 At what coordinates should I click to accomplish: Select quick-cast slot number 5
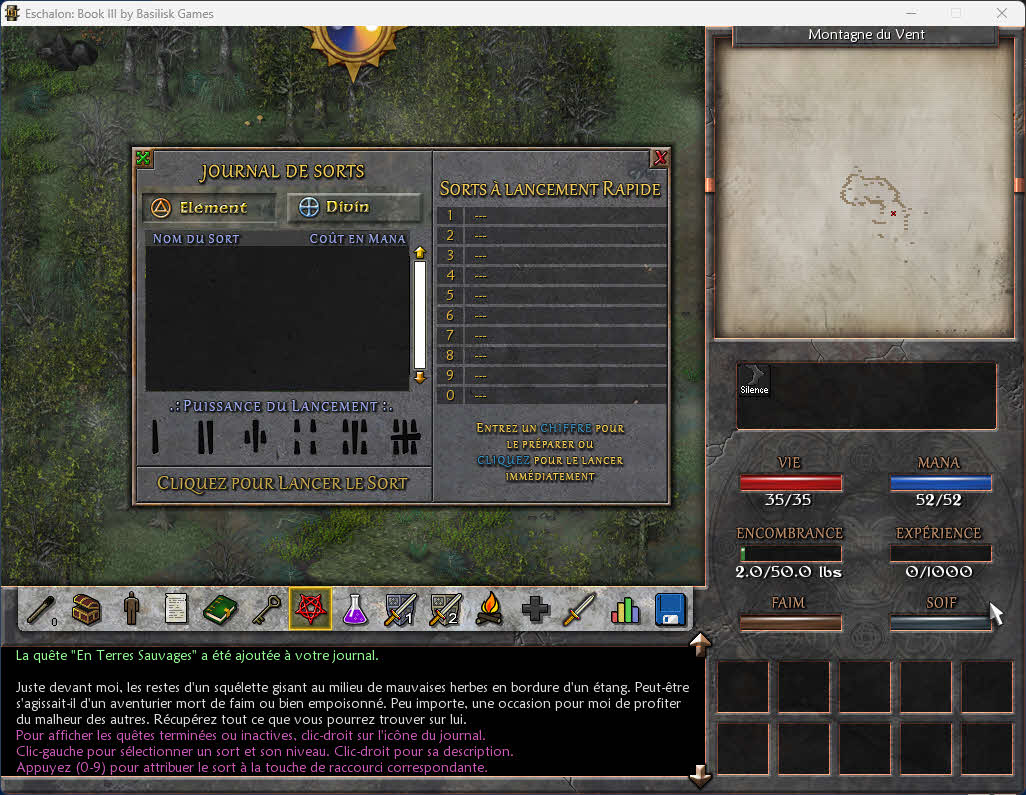(x=552, y=295)
